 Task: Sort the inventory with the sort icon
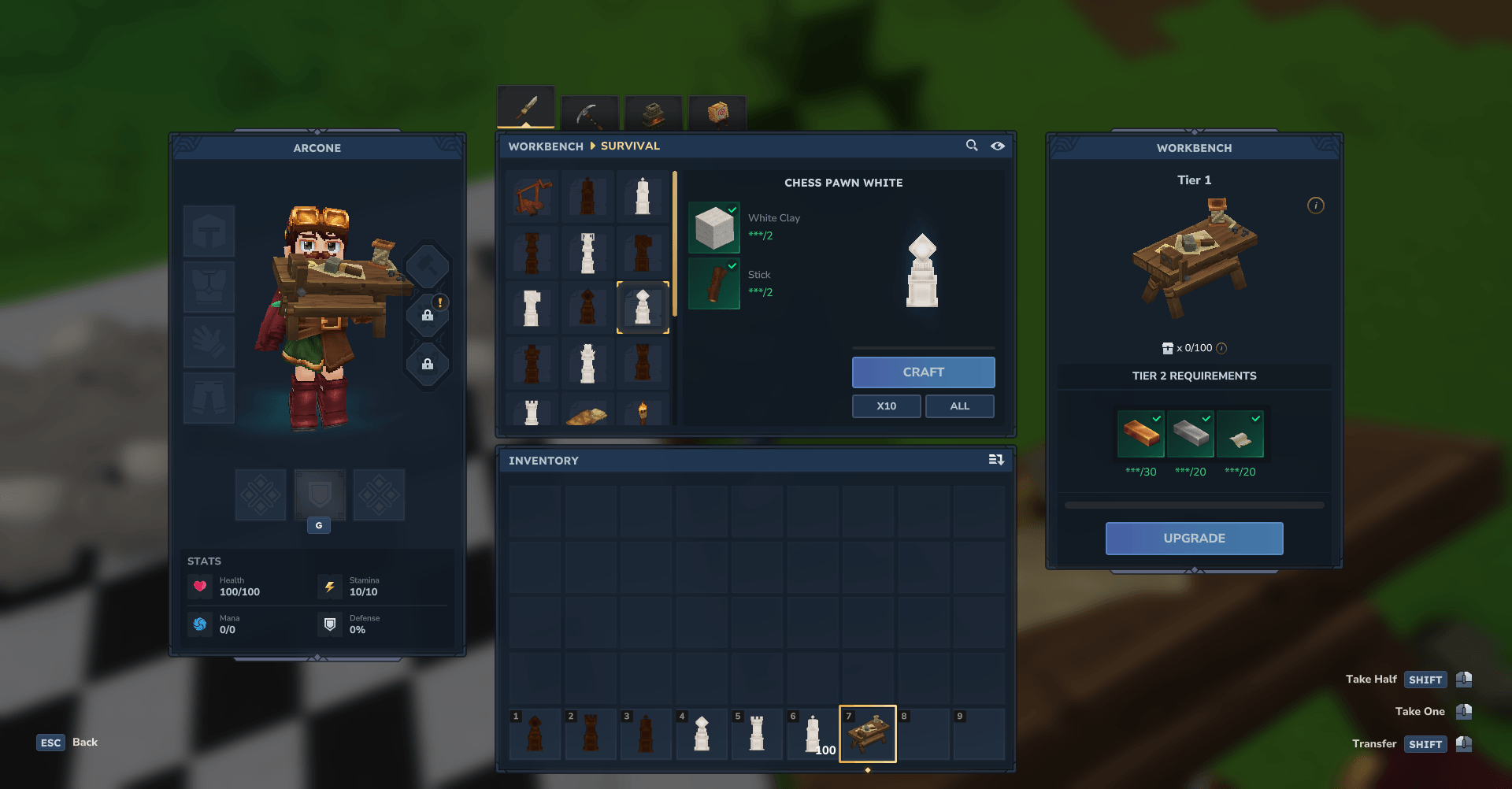pyautogui.click(x=996, y=460)
